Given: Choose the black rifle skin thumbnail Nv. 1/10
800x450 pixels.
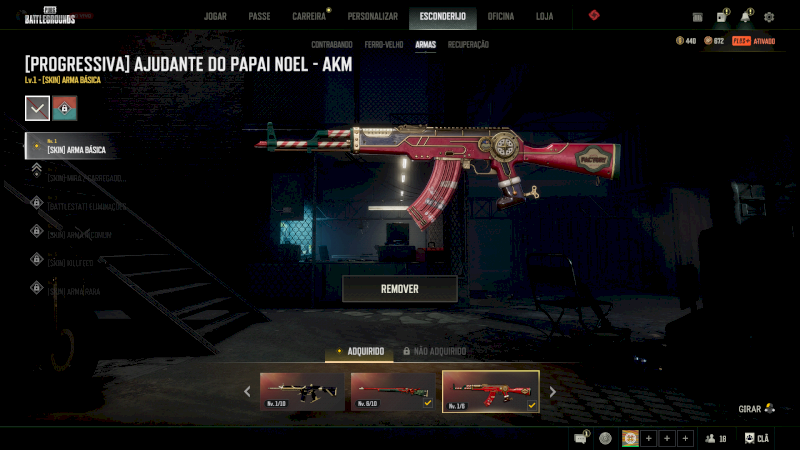Looking at the screenshot, I should pyautogui.click(x=302, y=392).
